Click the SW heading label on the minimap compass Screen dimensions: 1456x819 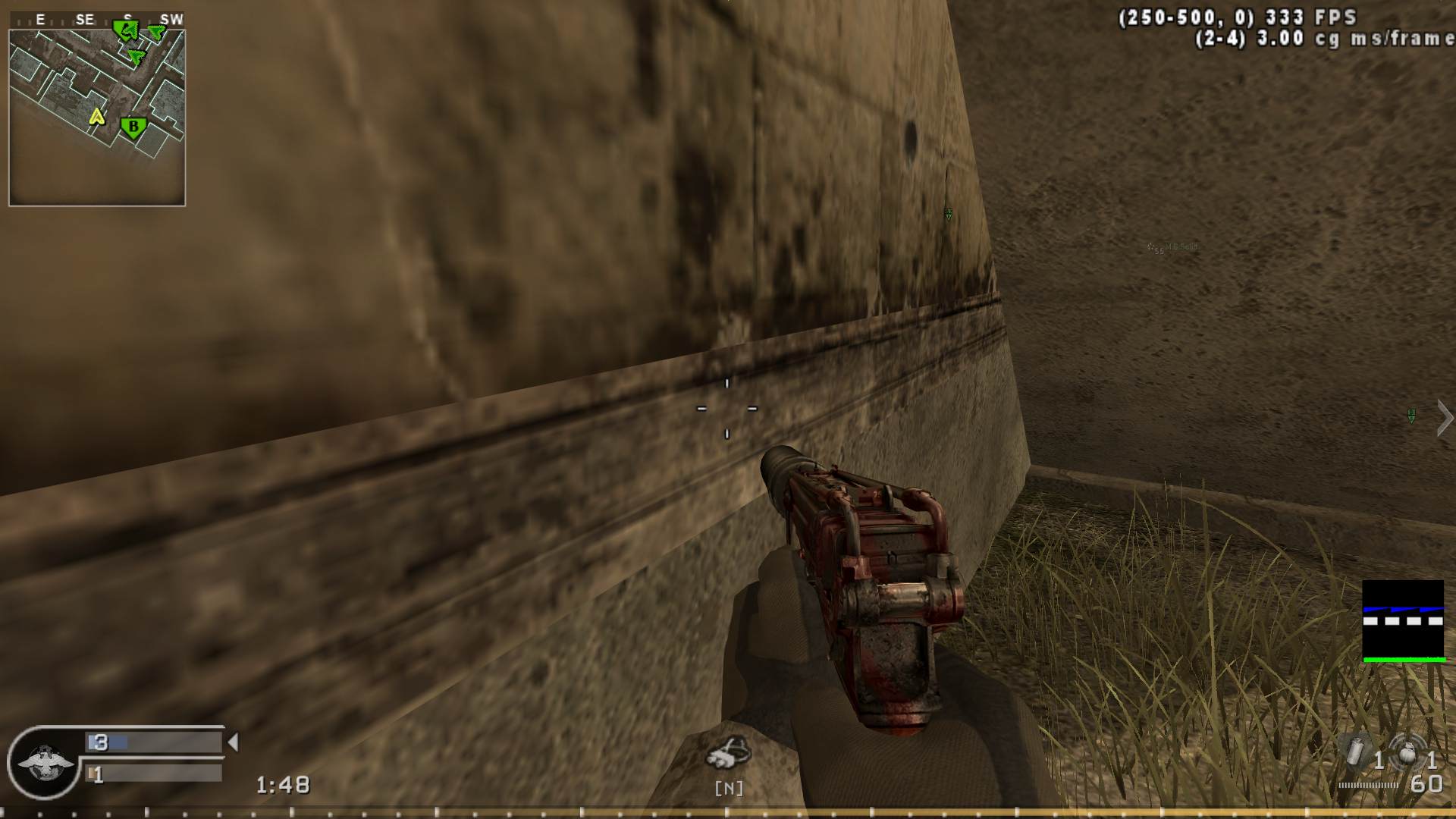click(x=171, y=18)
